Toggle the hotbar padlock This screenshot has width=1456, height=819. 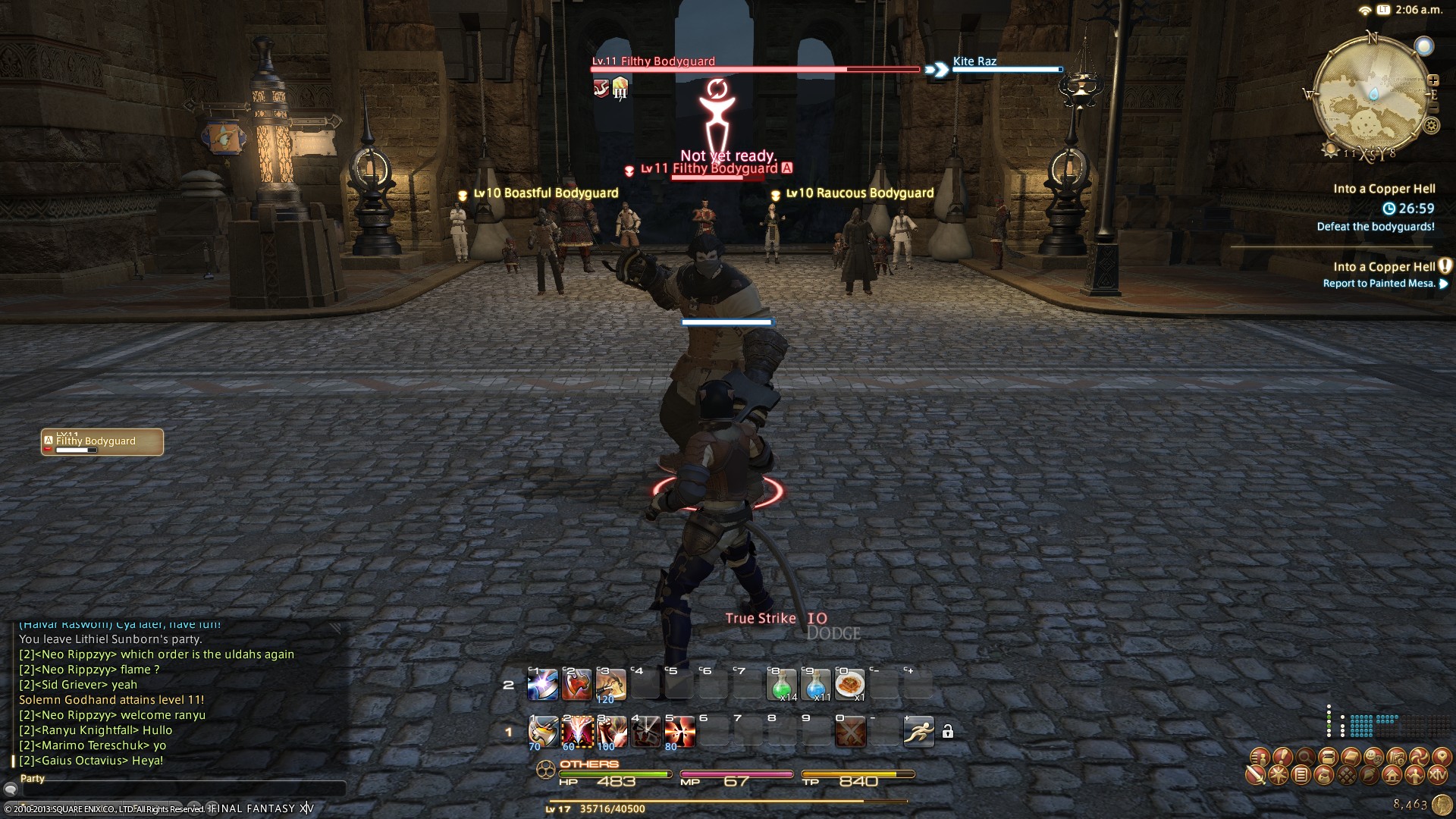point(948,732)
